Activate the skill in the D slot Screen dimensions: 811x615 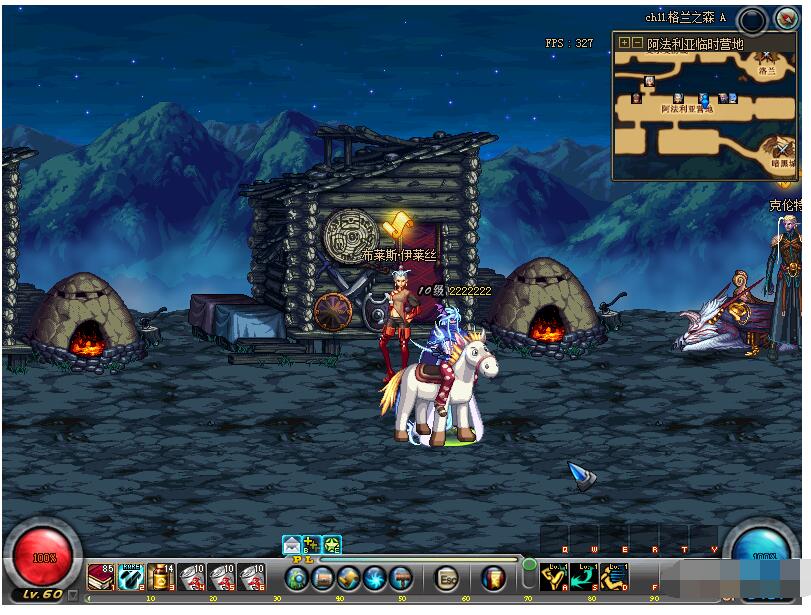pyautogui.click(x=614, y=576)
